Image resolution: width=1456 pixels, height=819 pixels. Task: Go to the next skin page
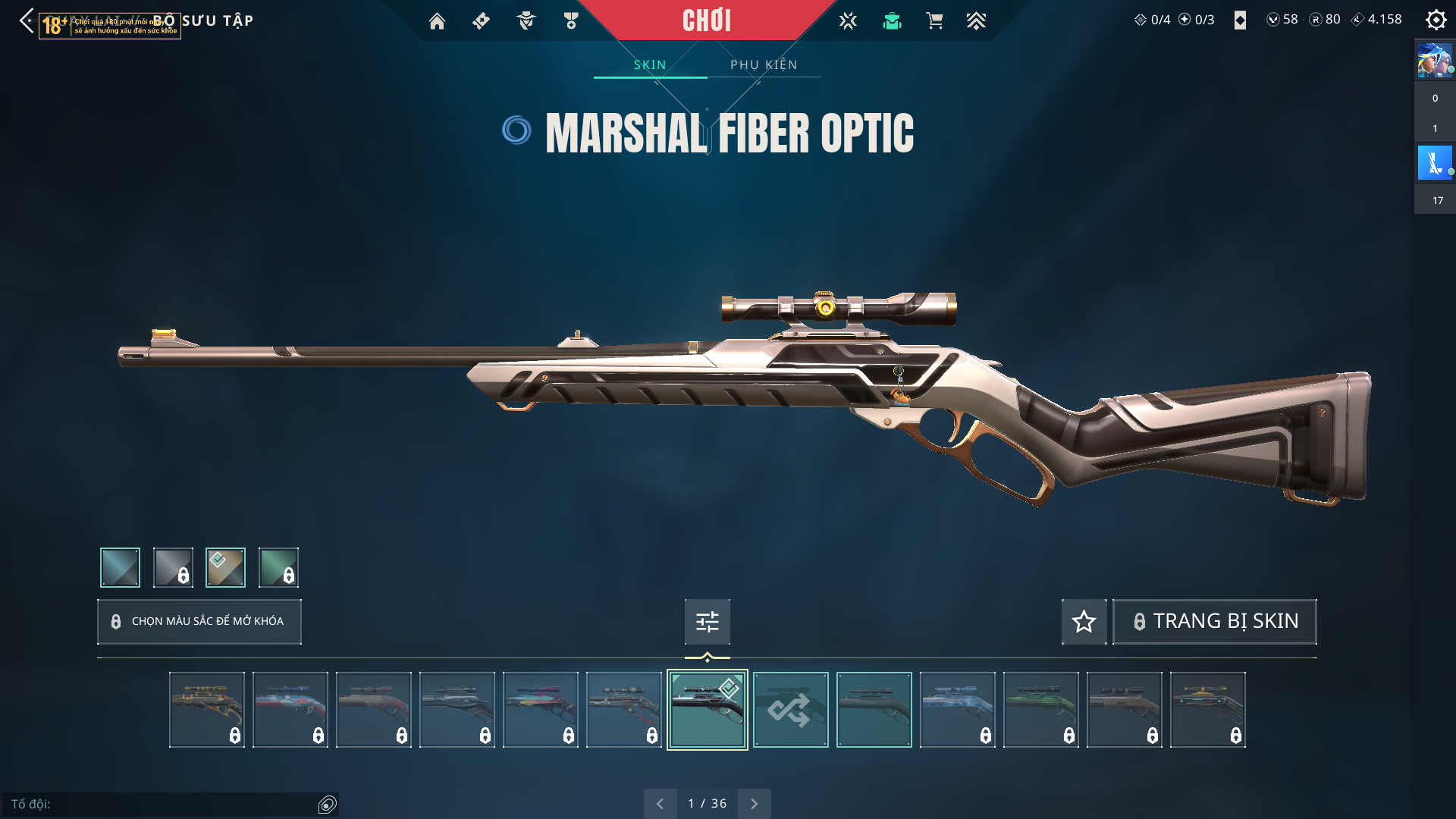pos(754,804)
